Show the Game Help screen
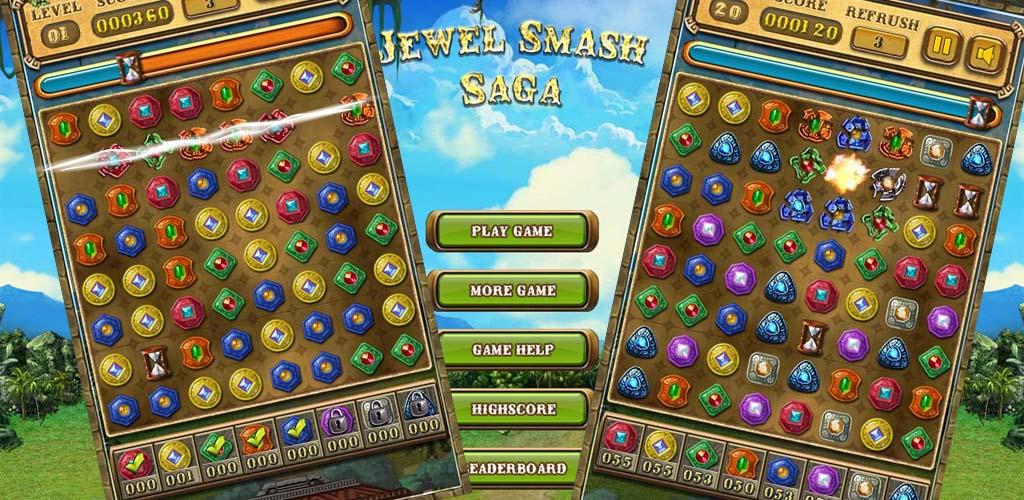 click(x=511, y=350)
